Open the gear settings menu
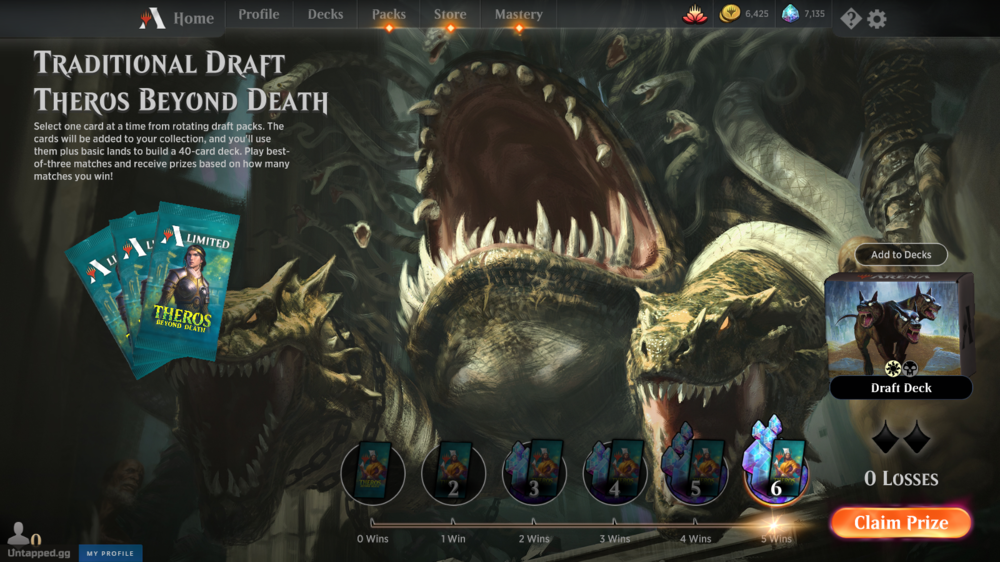The image size is (1000, 562). point(877,18)
